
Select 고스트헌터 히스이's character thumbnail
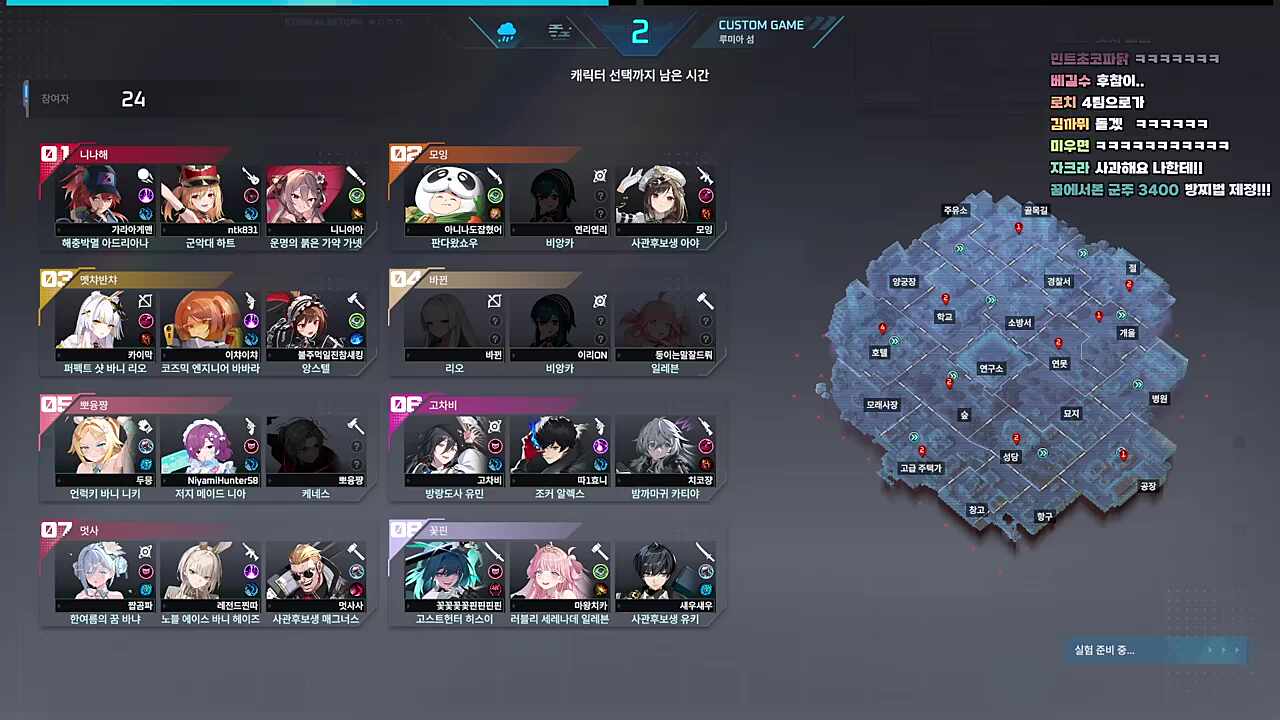pos(452,570)
